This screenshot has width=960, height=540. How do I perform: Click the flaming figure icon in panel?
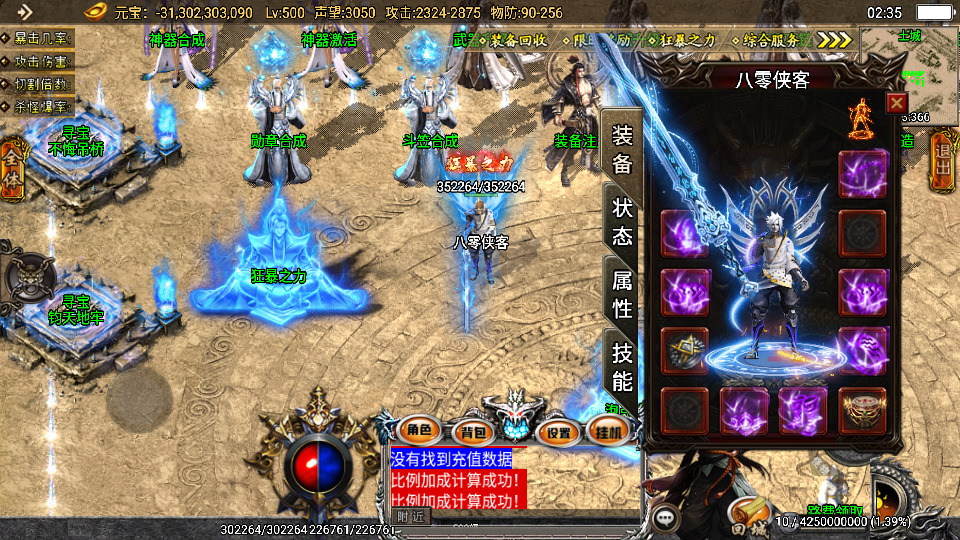[860, 120]
